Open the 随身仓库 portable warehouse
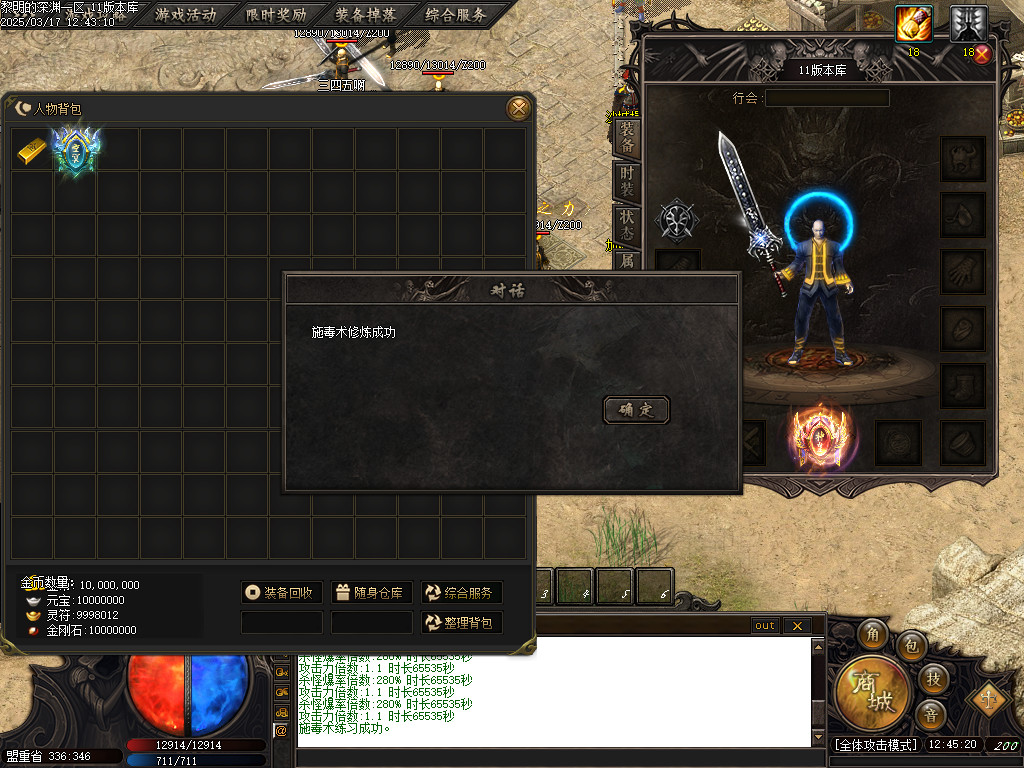This screenshot has width=1024, height=768. [x=371, y=593]
